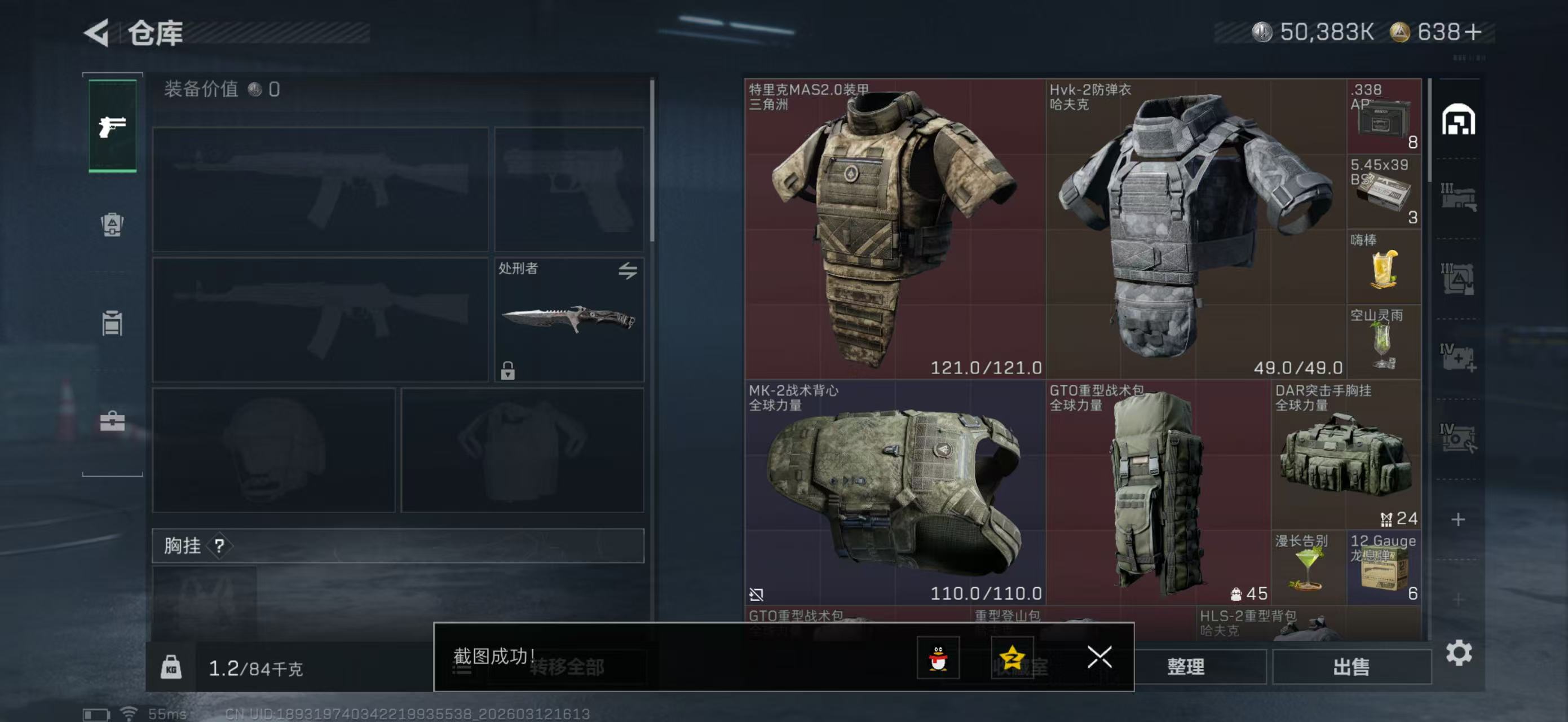The image size is (1568, 722).
Task: Share the screenshot via the QQ penguin icon
Action: point(938,658)
